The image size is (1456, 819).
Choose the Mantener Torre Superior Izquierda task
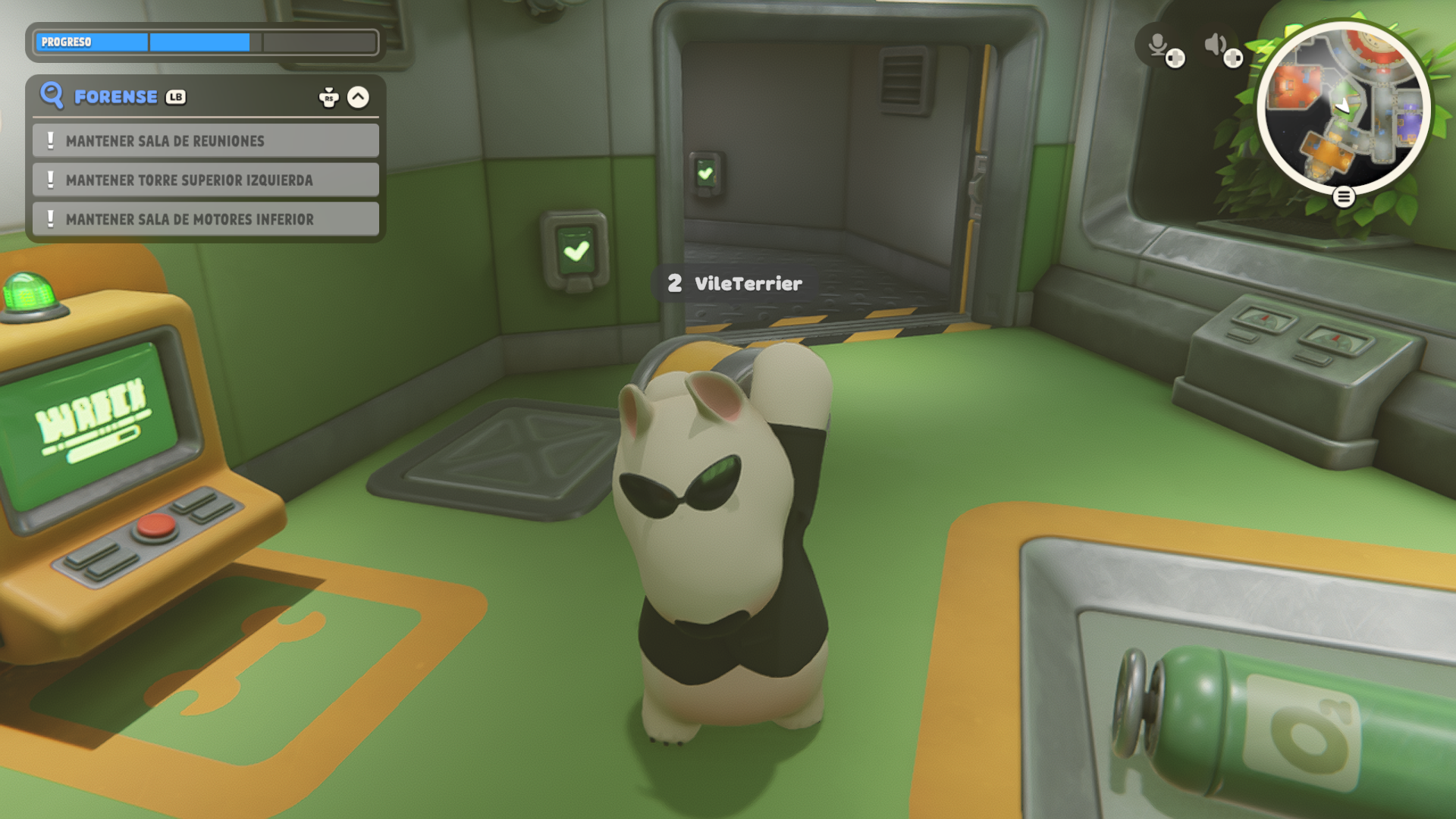click(206, 180)
